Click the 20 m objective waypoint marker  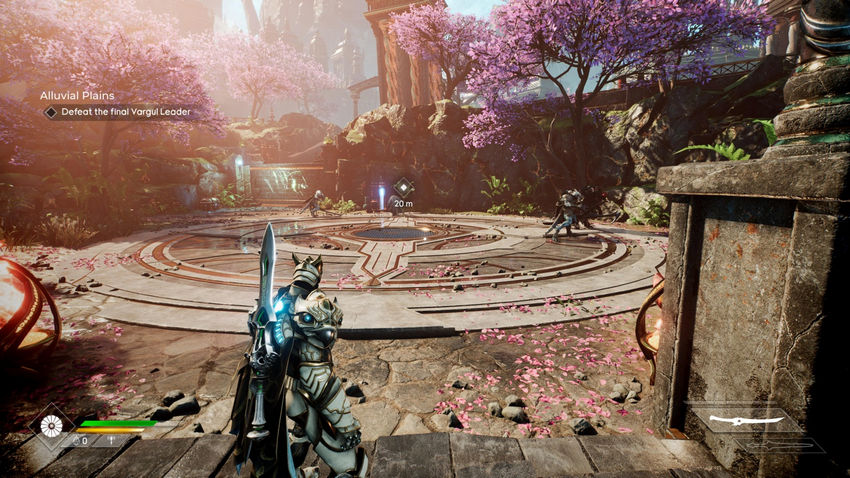click(x=403, y=187)
